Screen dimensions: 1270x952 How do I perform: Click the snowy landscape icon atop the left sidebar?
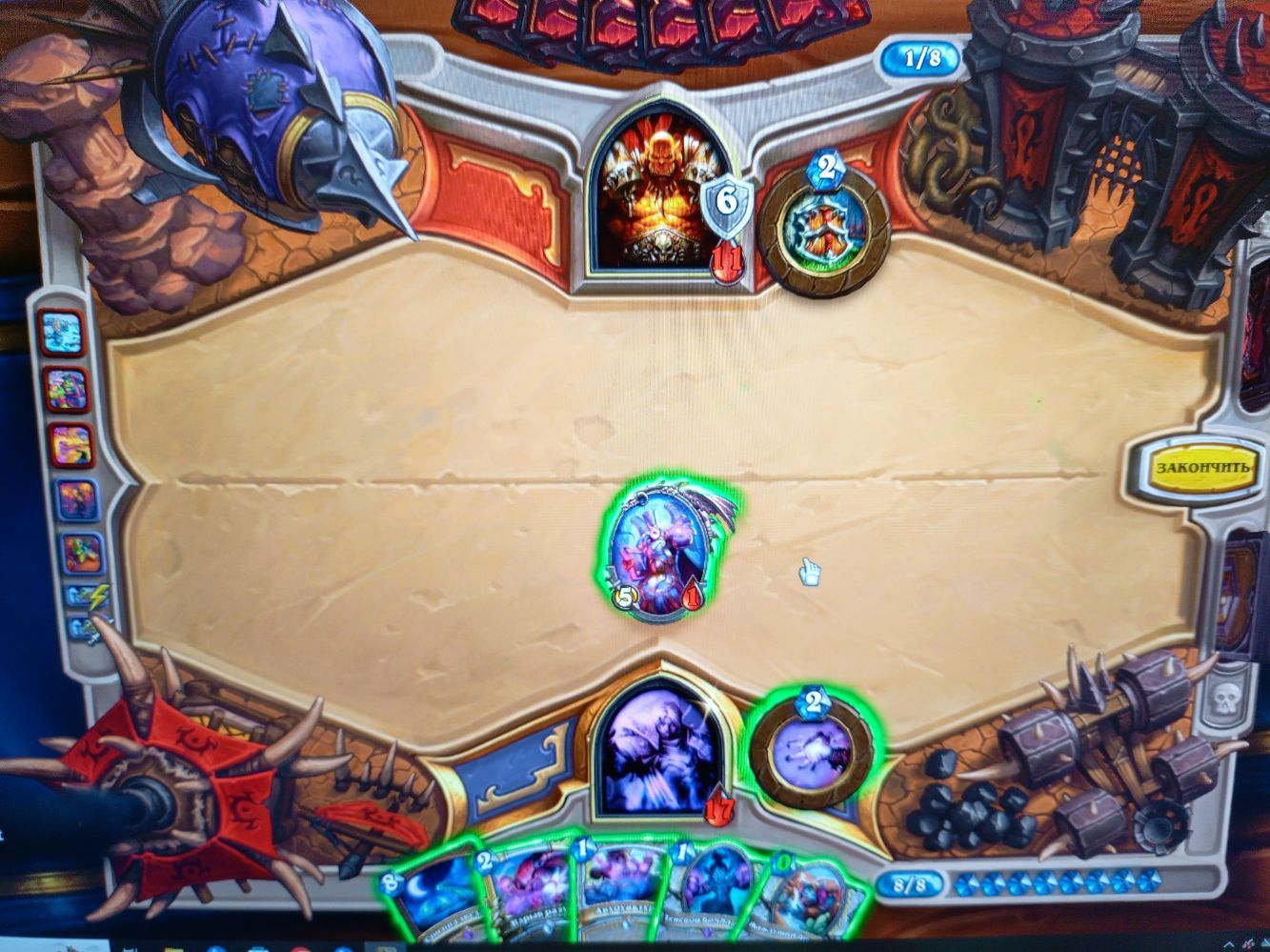(x=61, y=333)
